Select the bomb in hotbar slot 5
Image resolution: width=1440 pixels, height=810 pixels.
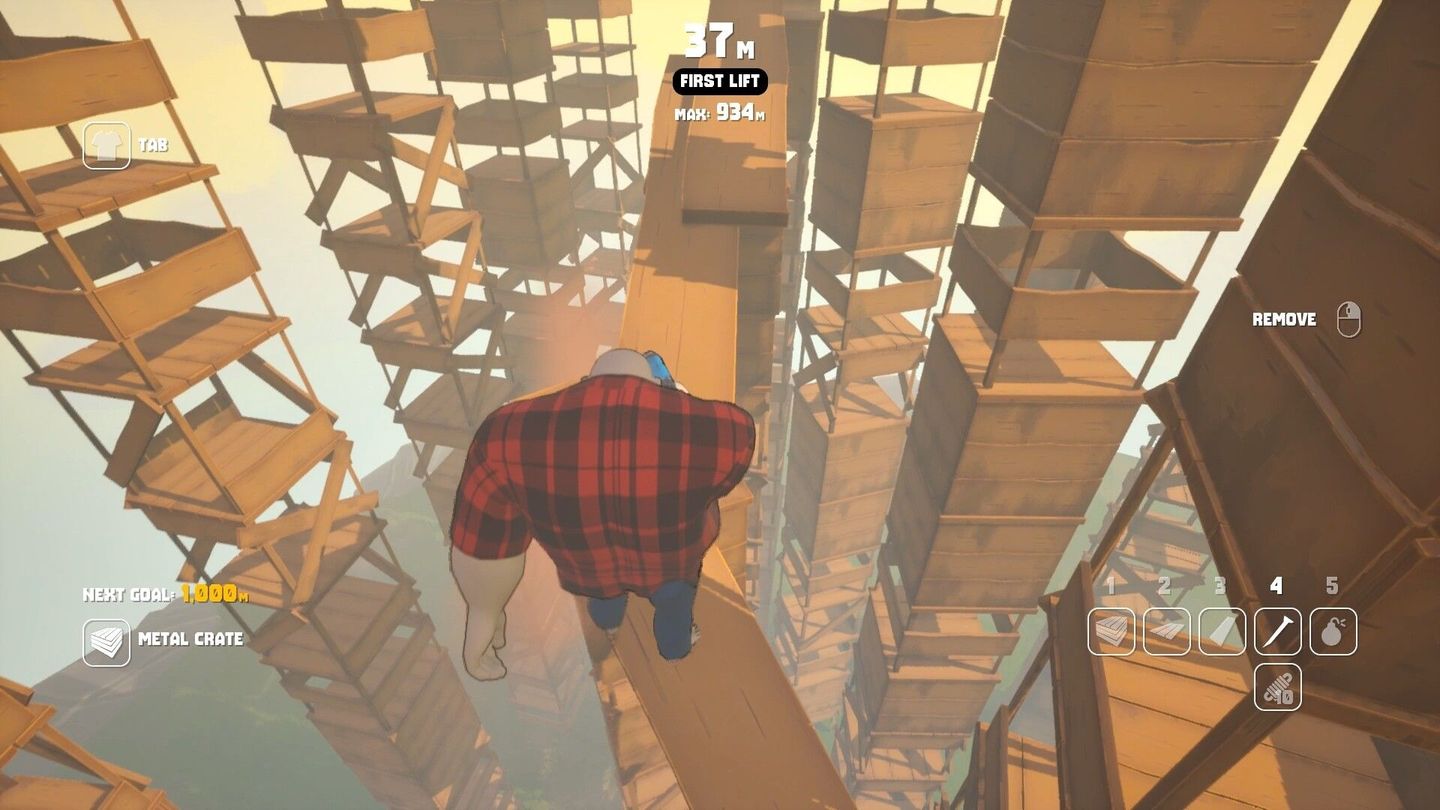(1331, 631)
